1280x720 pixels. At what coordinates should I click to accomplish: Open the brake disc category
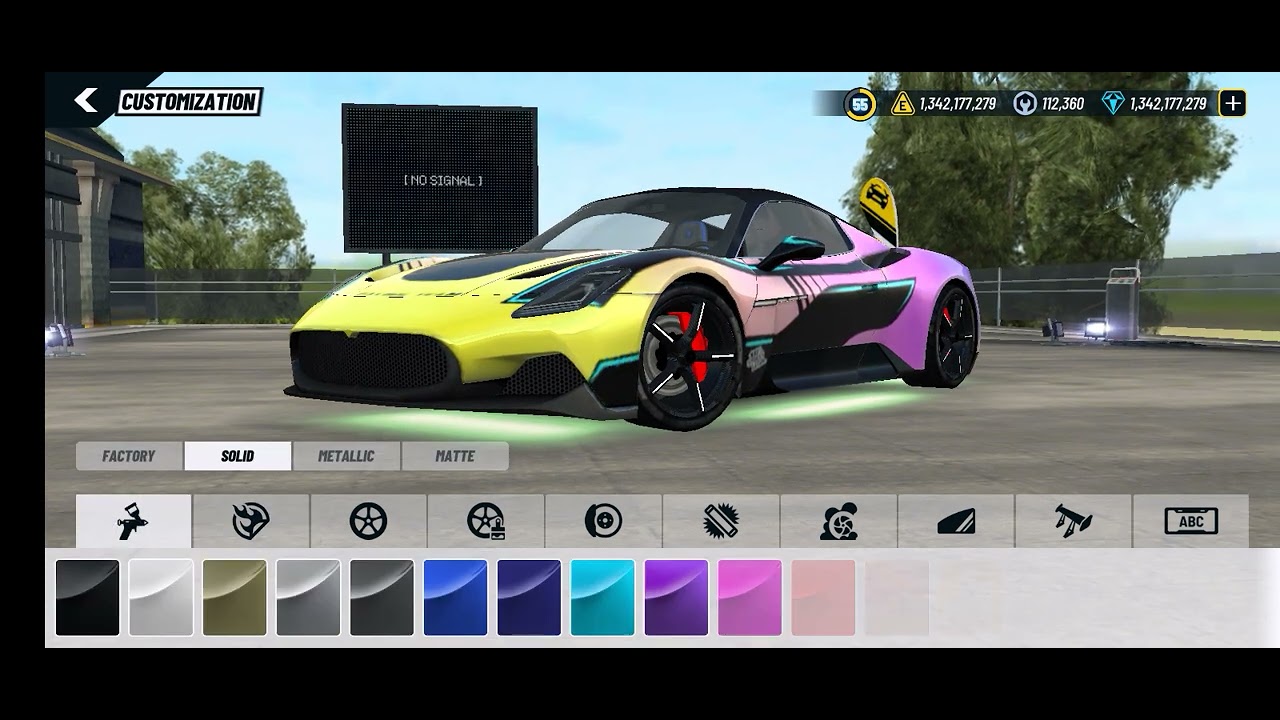click(x=603, y=521)
